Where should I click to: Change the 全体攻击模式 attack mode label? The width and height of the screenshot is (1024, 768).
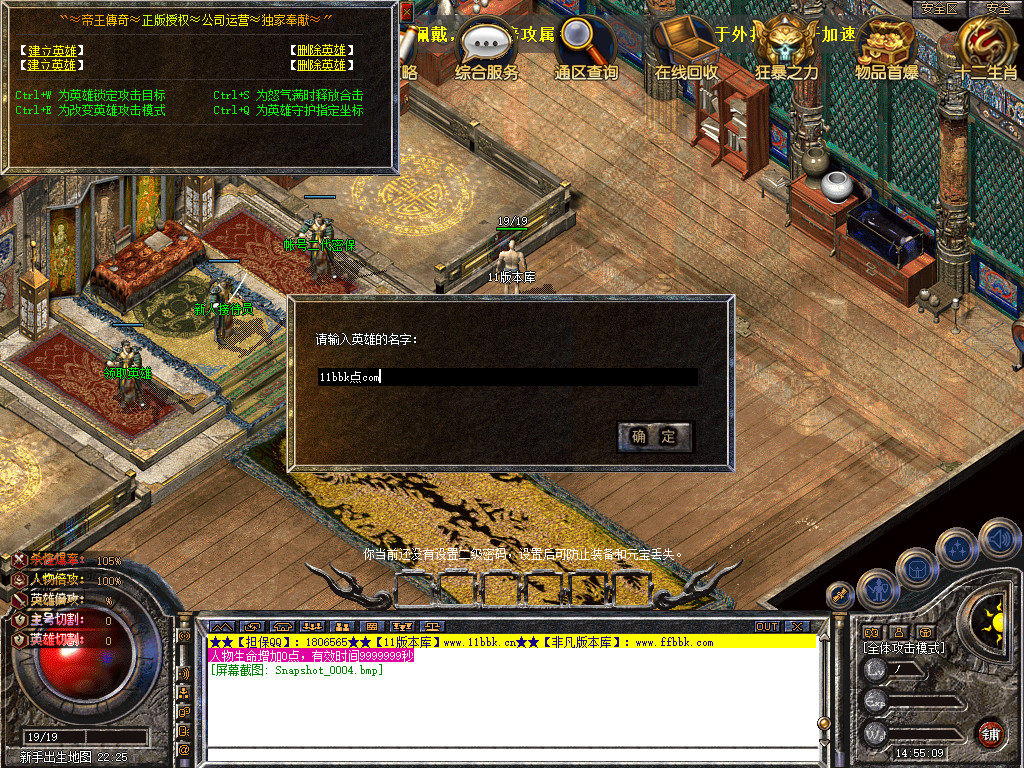click(x=904, y=648)
